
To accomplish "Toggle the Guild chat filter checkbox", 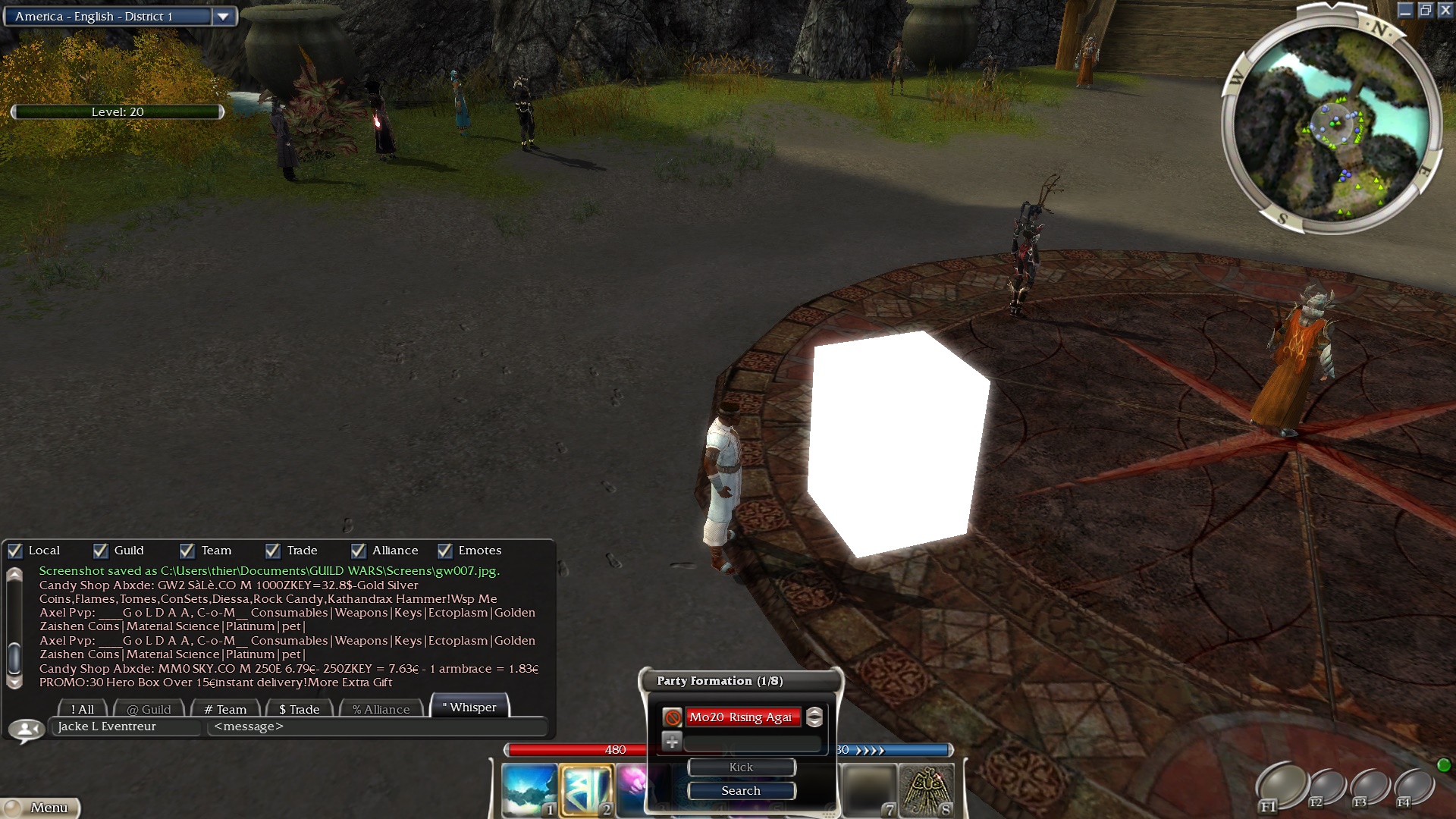I will (x=101, y=551).
